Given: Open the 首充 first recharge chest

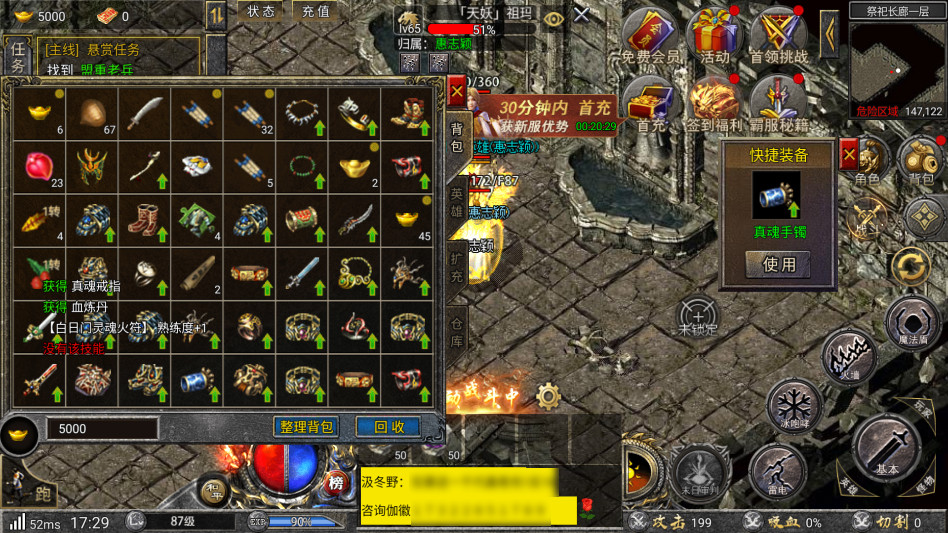Looking at the screenshot, I should [650, 105].
